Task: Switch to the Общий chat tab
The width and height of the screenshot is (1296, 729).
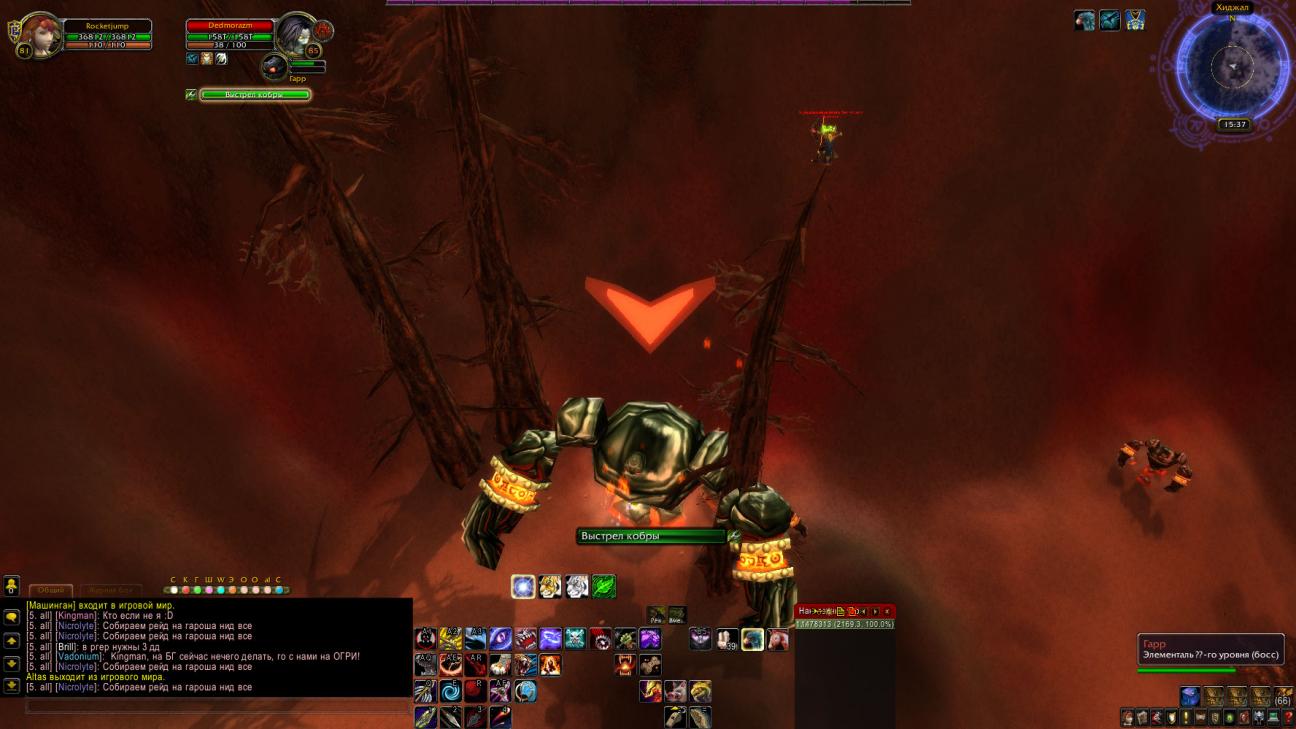Action: point(50,591)
